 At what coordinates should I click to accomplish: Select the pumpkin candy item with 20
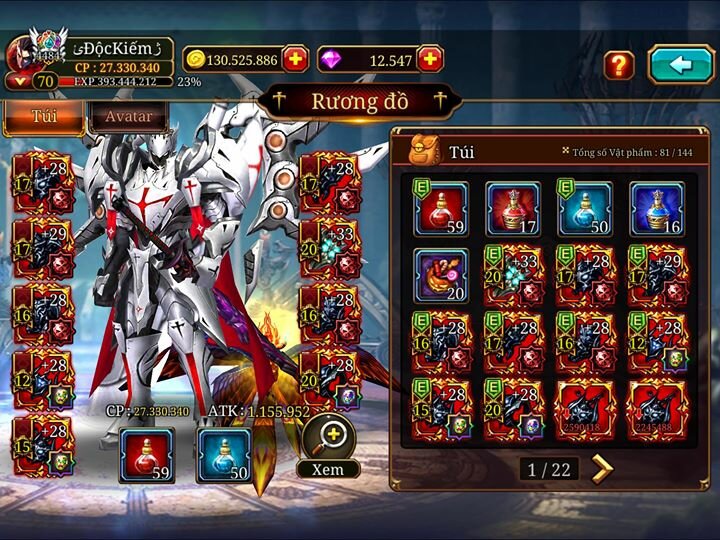441,276
